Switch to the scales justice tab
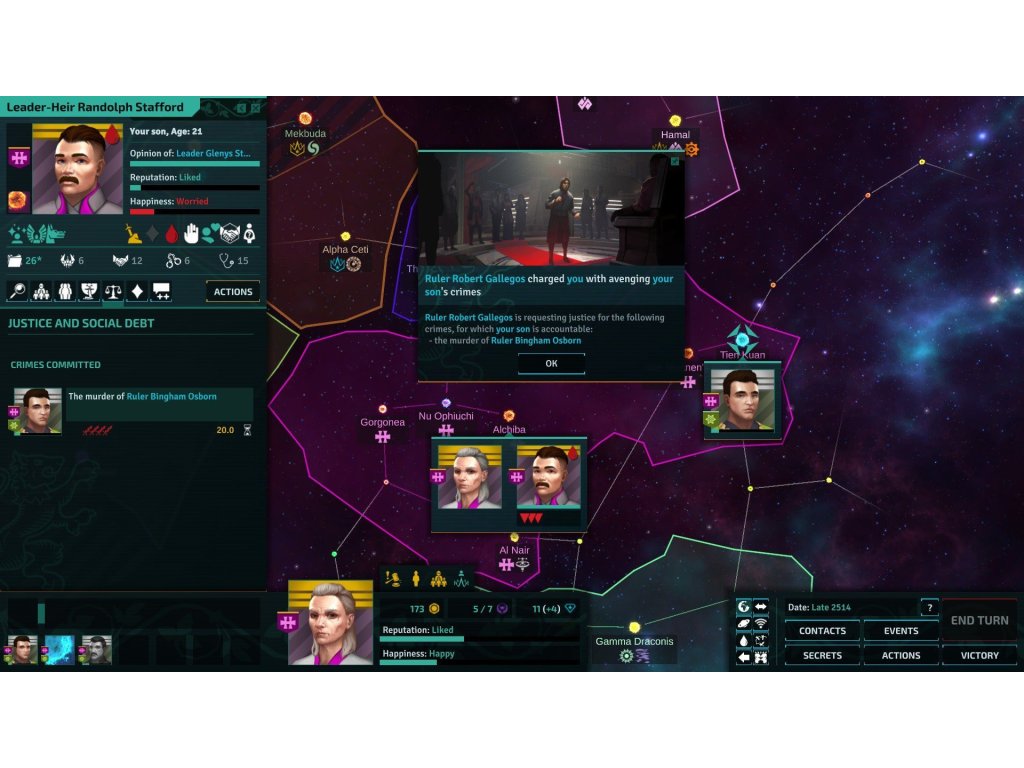1024x768 pixels. 113,292
